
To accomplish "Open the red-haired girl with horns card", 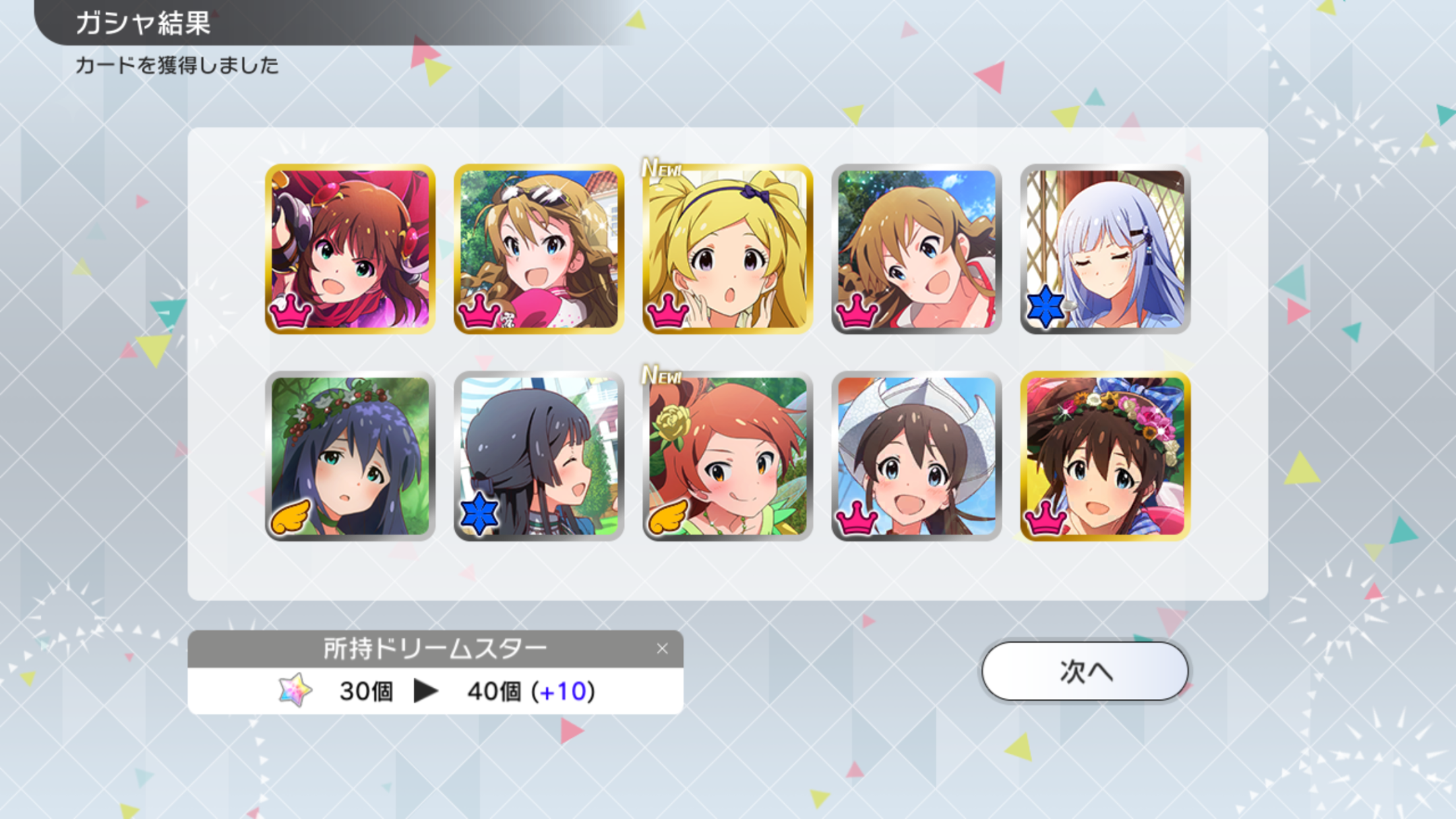I will (350, 249).
